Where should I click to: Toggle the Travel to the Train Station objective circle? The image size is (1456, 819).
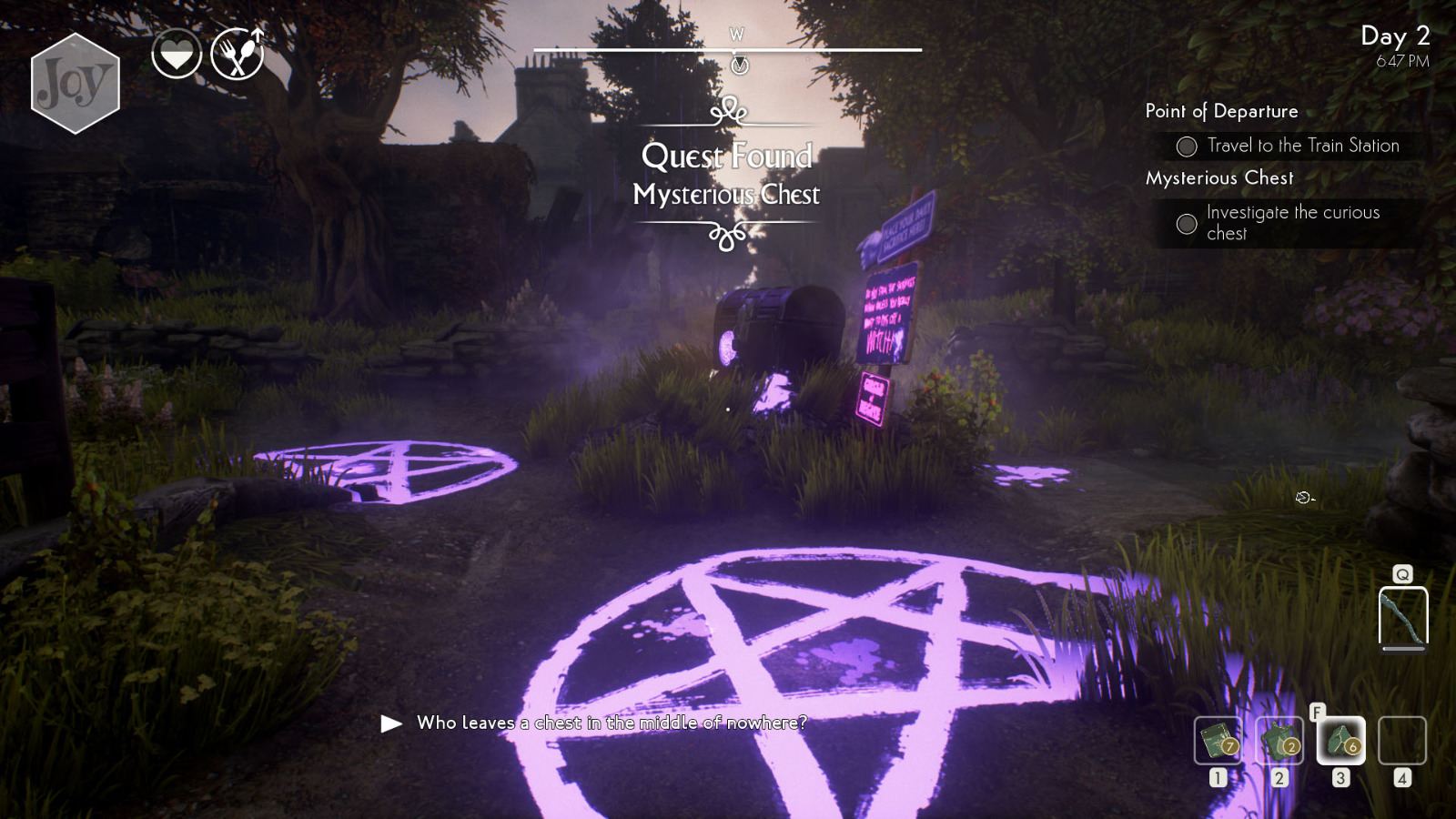click(1186, 146)
